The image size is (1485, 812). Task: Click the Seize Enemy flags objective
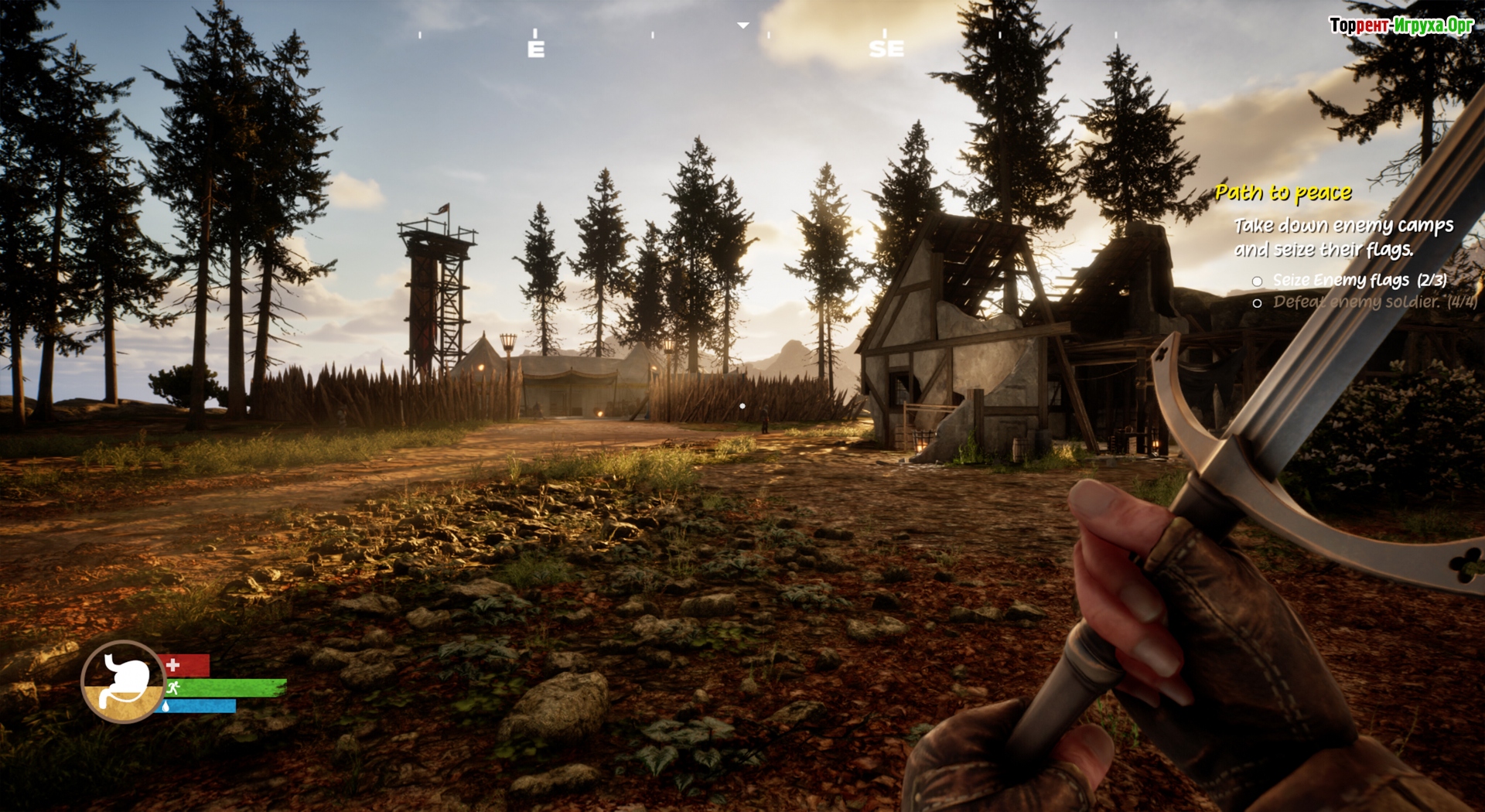coord(1359,280)
